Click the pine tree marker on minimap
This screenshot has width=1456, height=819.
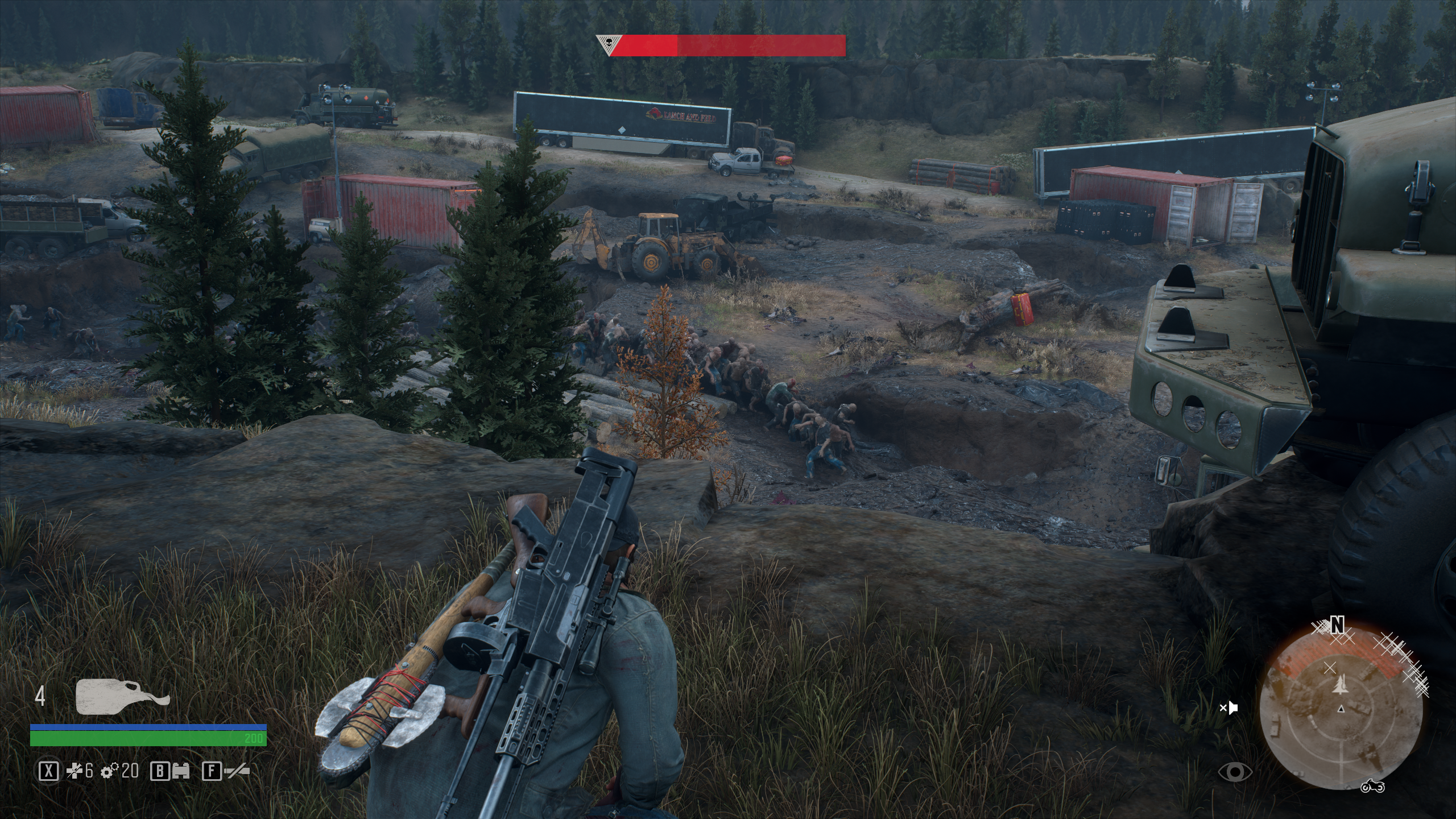(1336, 688)
